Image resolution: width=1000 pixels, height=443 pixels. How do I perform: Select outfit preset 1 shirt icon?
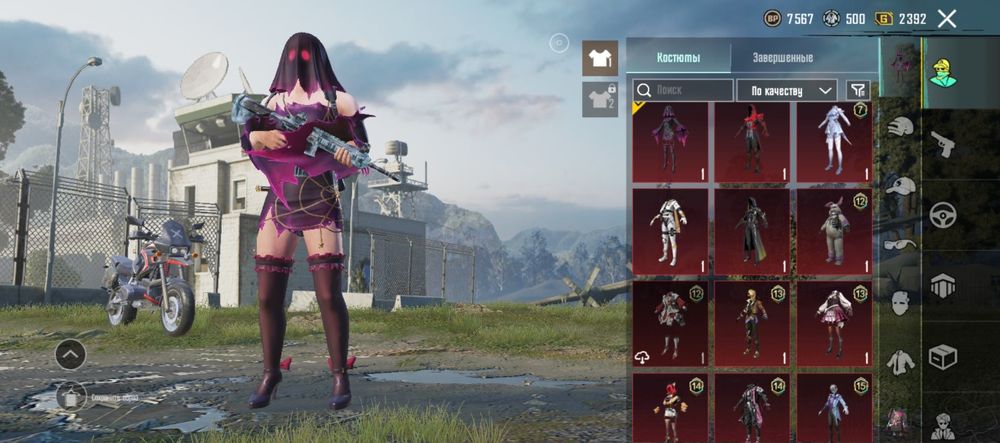pyautogui.click(x=600, y=58)
